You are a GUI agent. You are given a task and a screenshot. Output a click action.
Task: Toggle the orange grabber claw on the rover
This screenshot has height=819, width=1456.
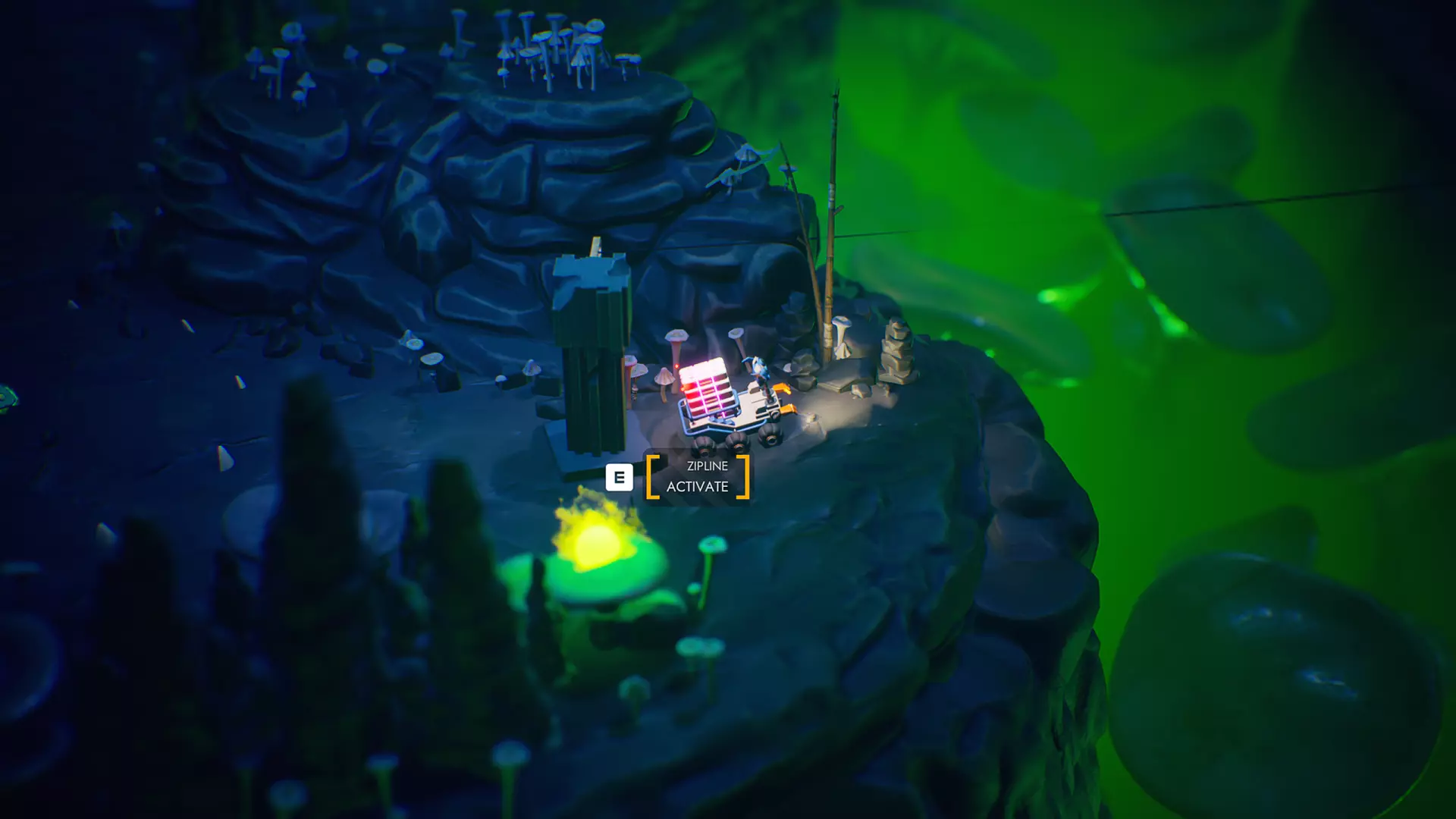782,389
